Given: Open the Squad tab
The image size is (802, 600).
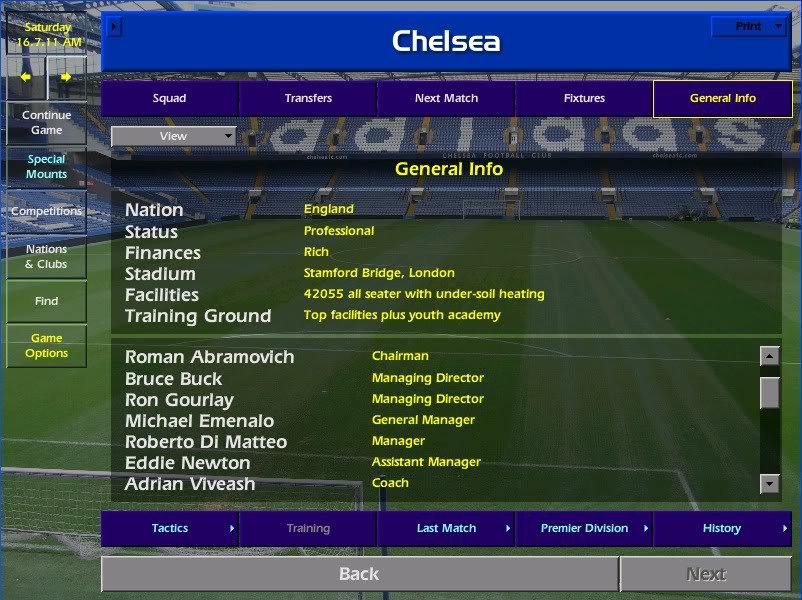Looking at the screenshot, I should [x=169, y=98].
